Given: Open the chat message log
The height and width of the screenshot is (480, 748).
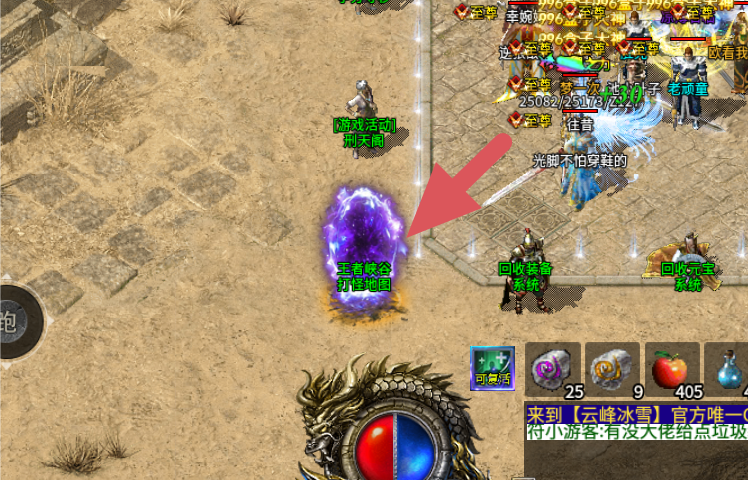Looking at the screenshot, I should 636,424.
